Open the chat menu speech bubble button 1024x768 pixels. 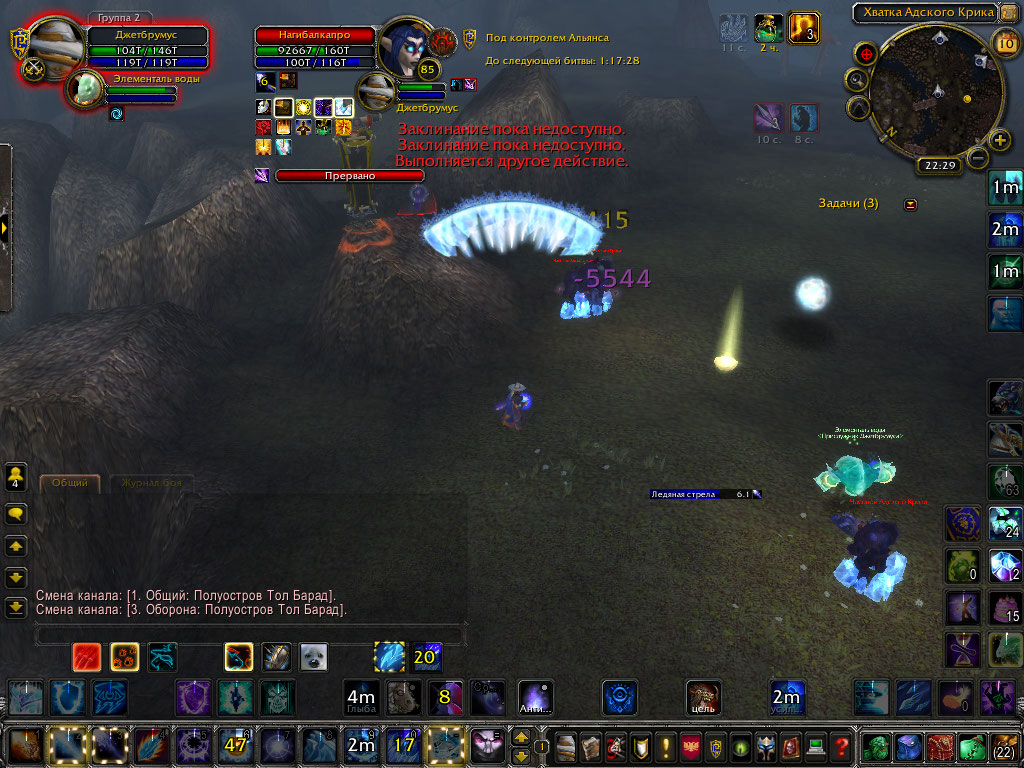point(16,515)
